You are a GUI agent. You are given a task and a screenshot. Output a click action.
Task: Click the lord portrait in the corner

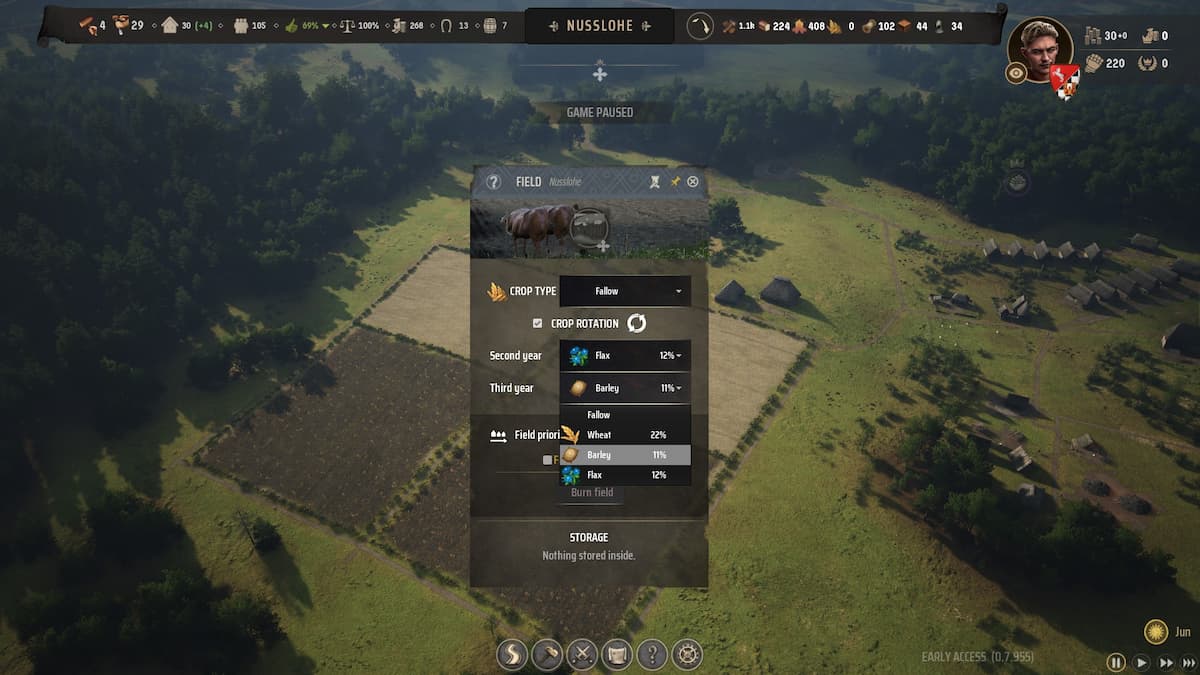coord(1039,45)
